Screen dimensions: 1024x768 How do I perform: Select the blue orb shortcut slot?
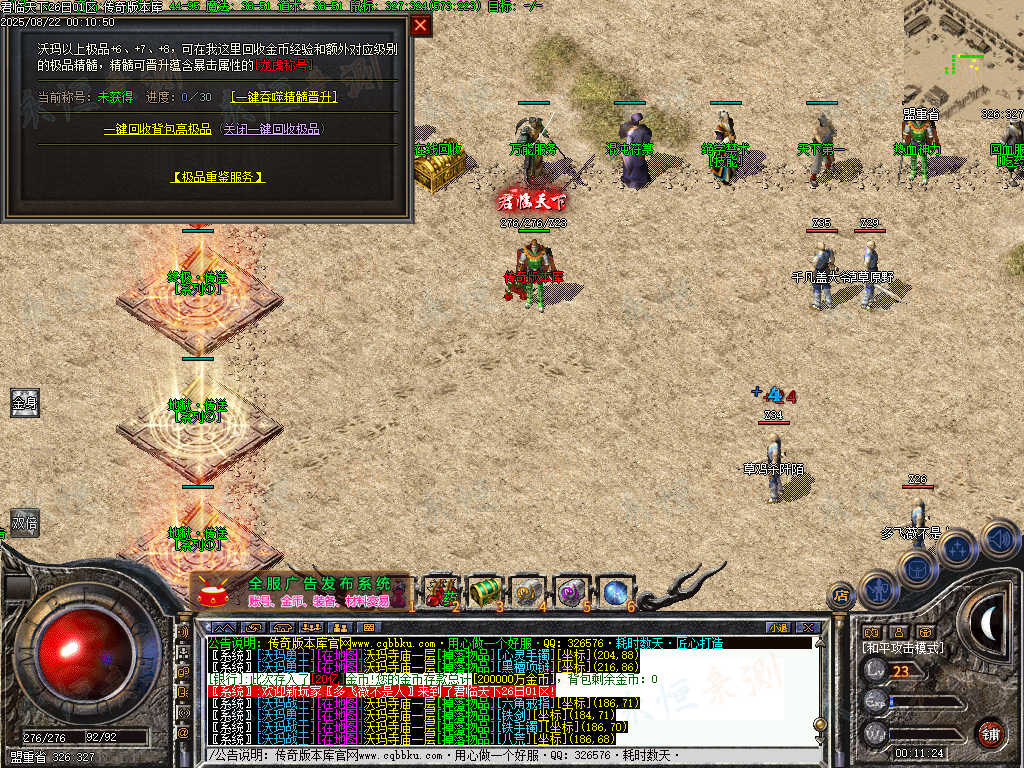[x=614, y=590]
